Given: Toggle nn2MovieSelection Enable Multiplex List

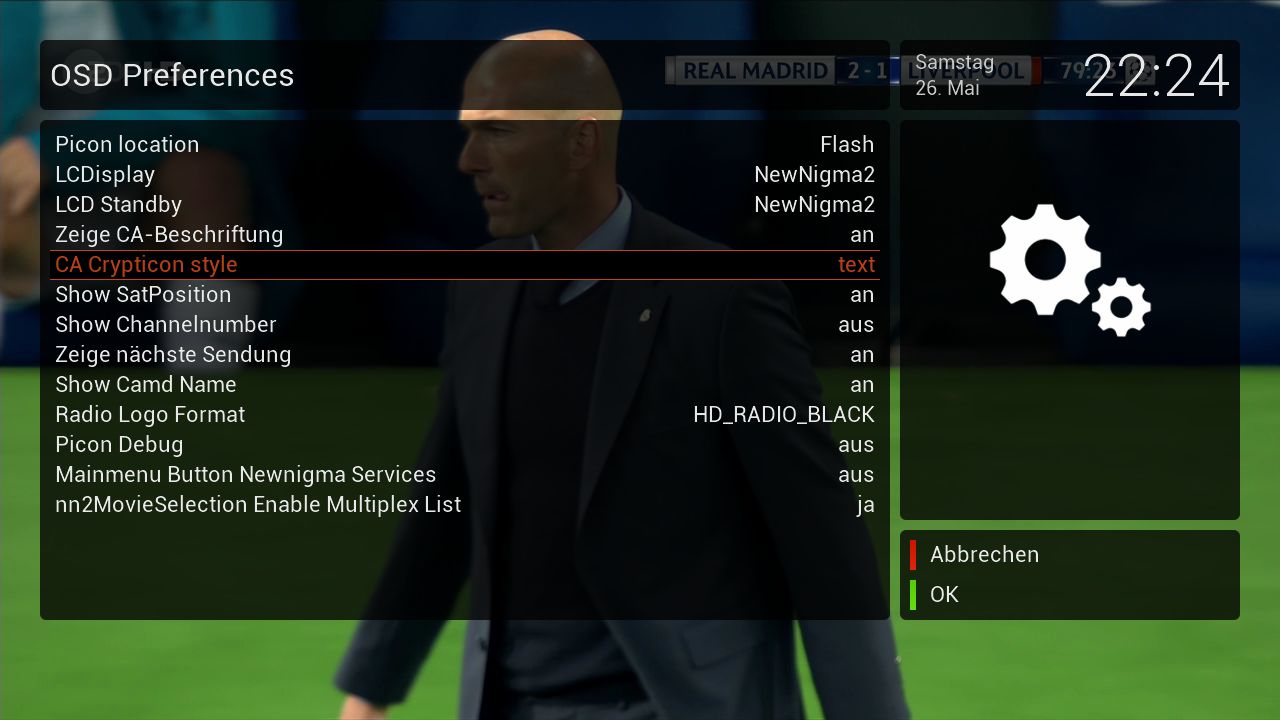Looking at the screenshot, I should point(464,505).
